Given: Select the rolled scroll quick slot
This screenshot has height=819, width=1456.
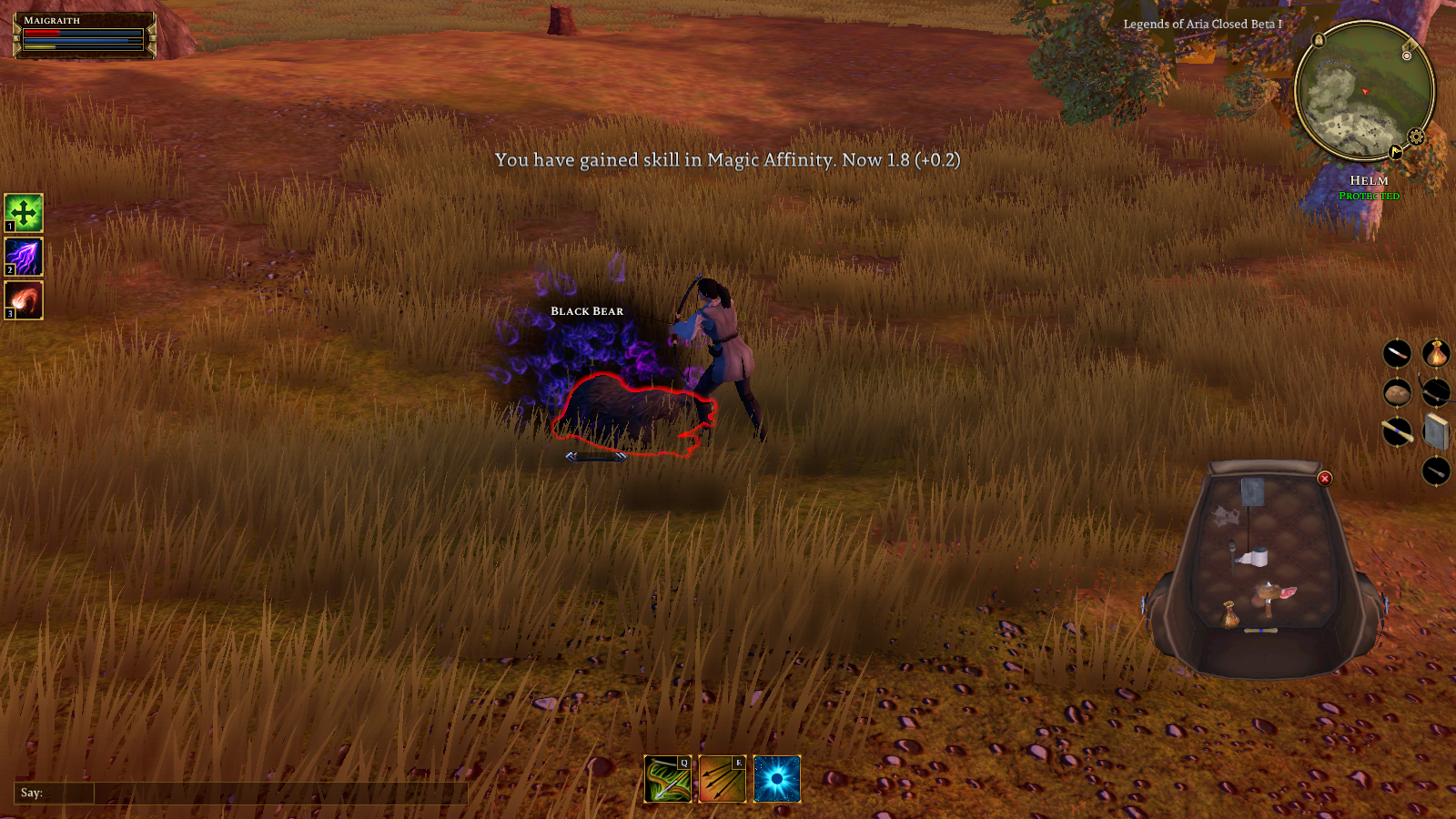Looking at the screenshot, I should tap(1397, 432).
